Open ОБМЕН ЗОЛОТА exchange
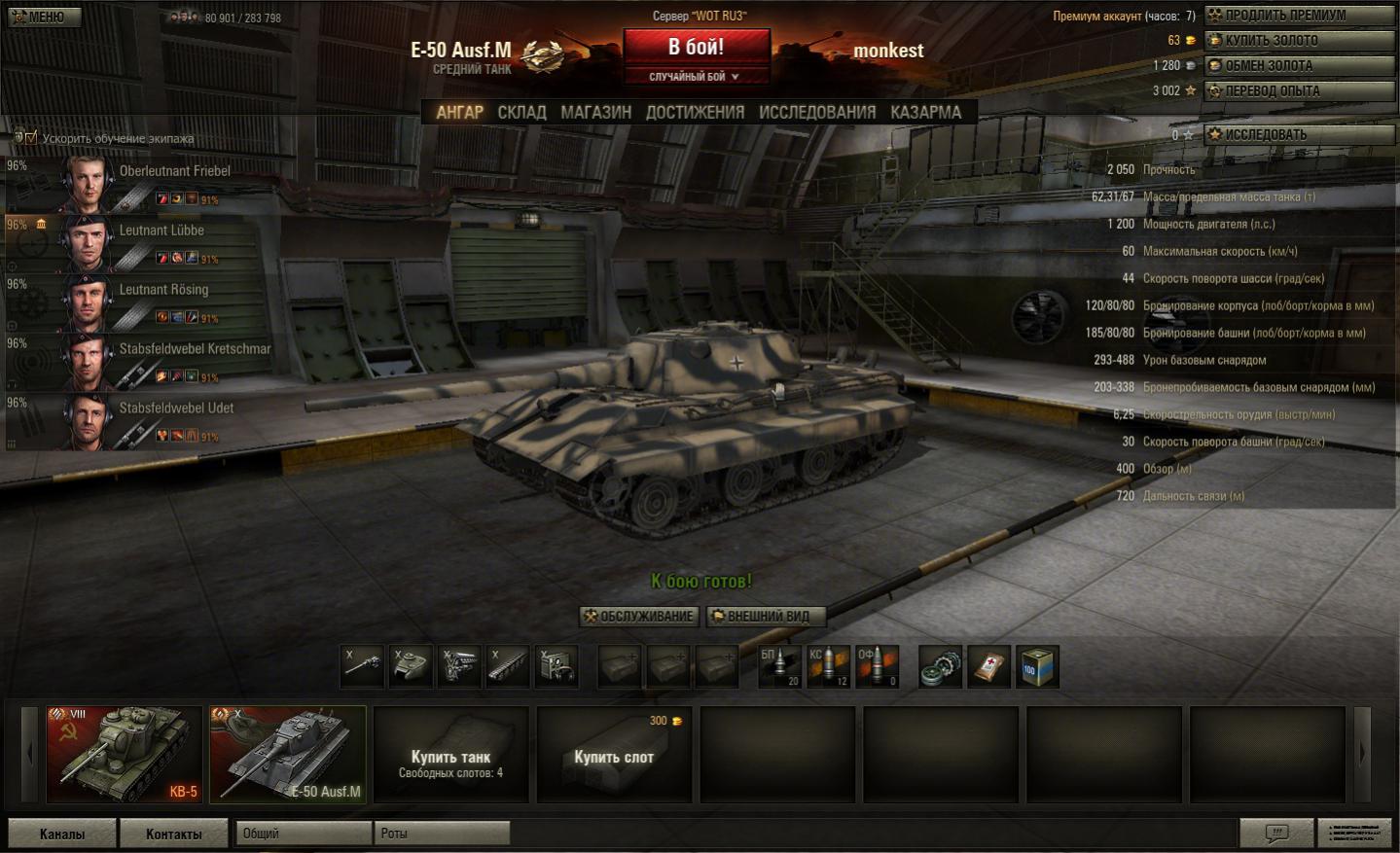 (1298, 66)
